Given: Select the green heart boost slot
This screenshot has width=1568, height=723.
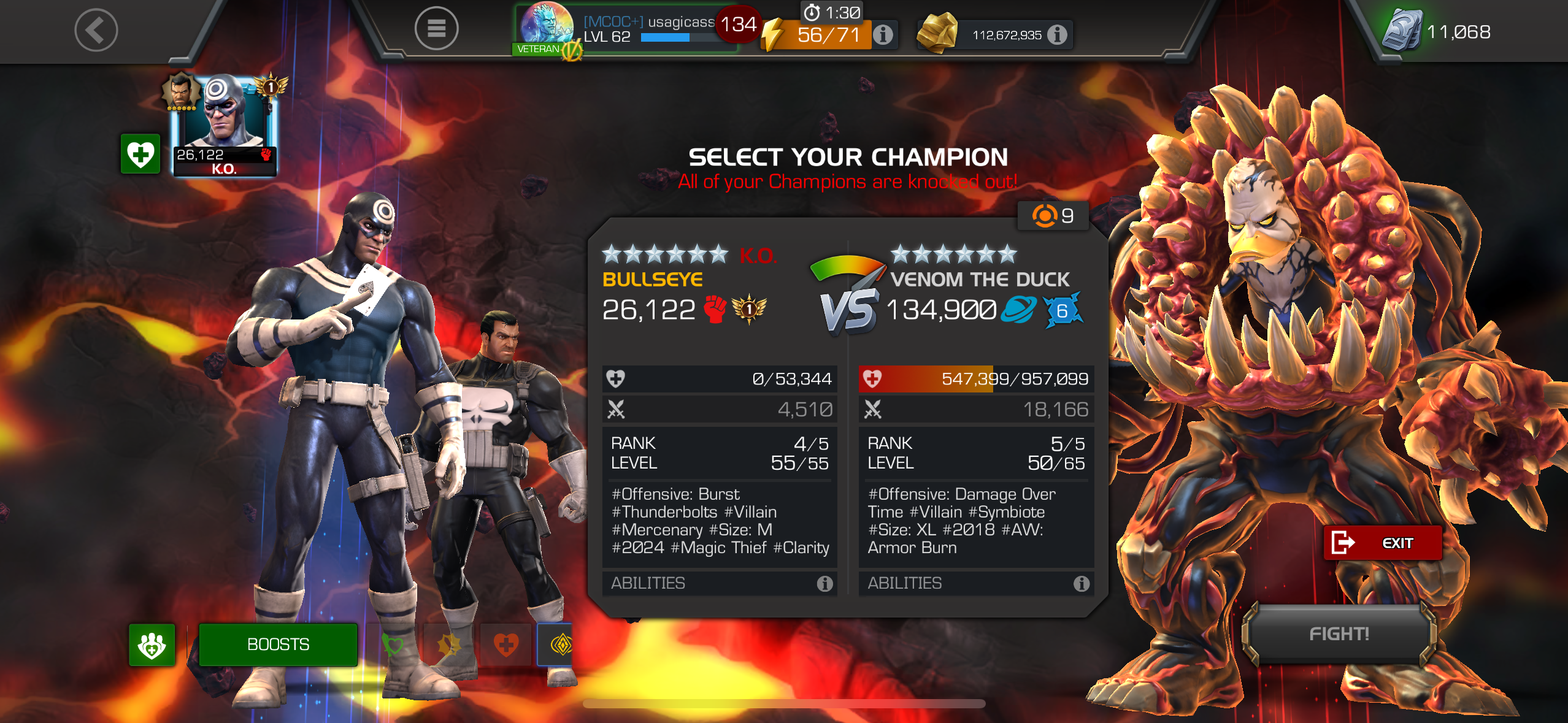Looking at the screenshot, I should [393, 645].
